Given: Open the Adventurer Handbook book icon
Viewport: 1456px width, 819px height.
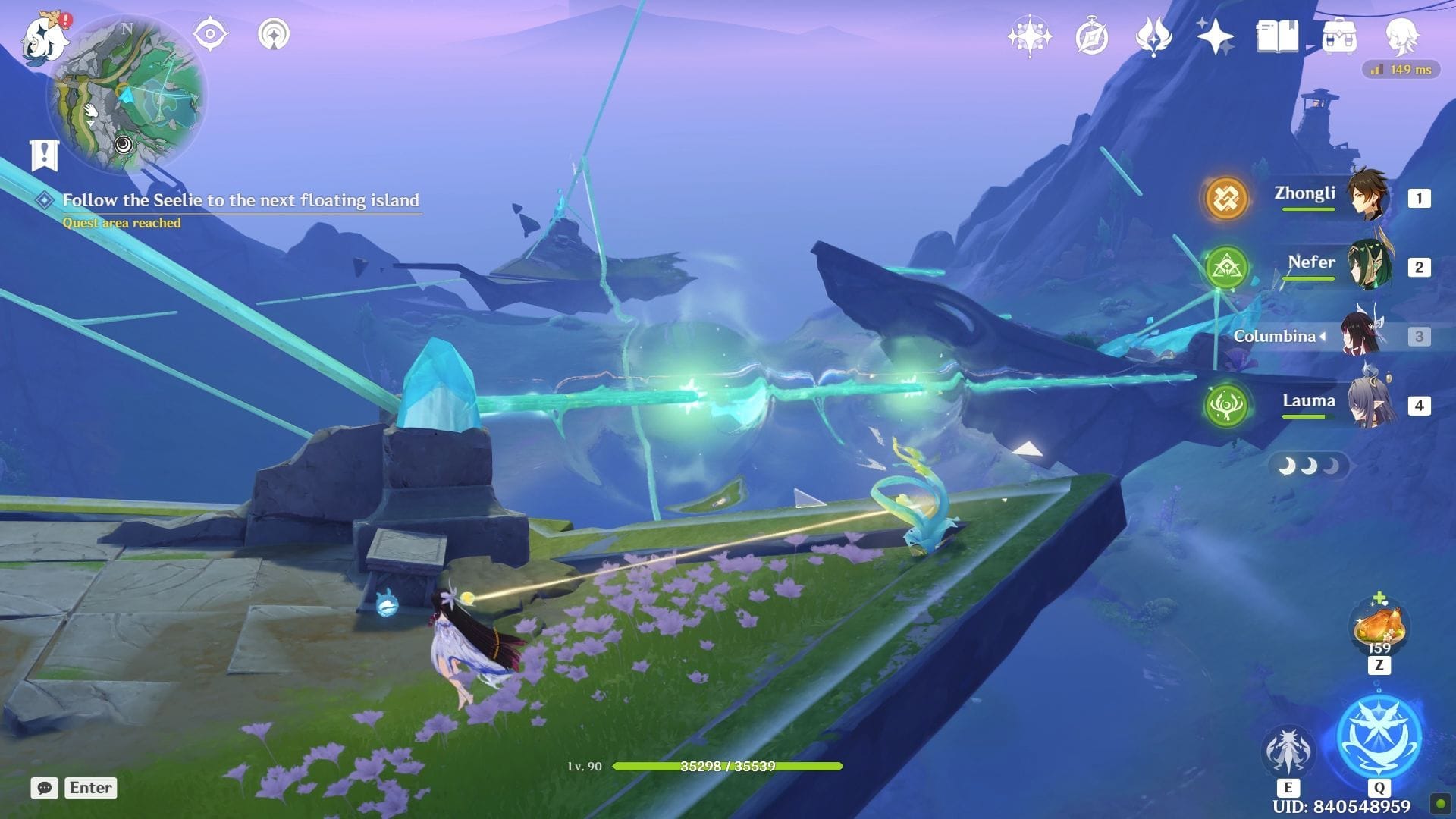Looking at the screenshot, I should (1277, 36).
